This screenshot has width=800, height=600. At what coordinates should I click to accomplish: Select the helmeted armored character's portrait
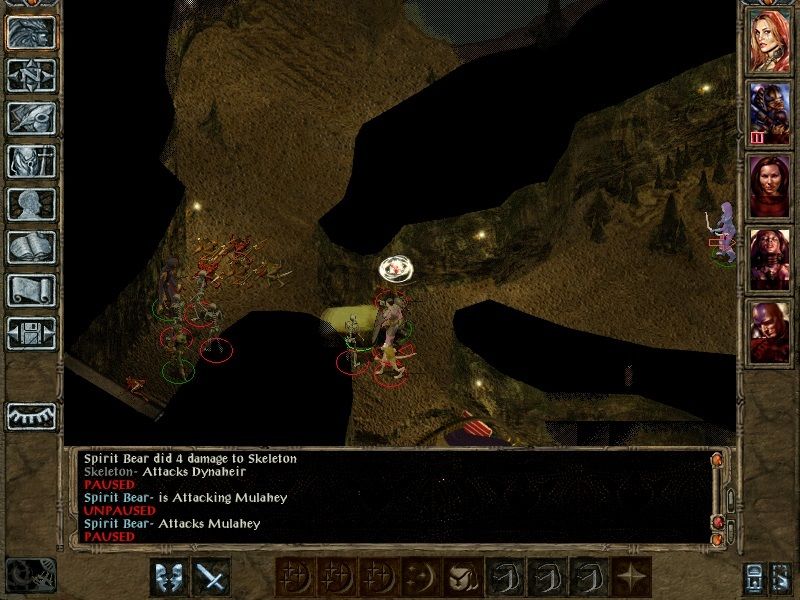769,110
